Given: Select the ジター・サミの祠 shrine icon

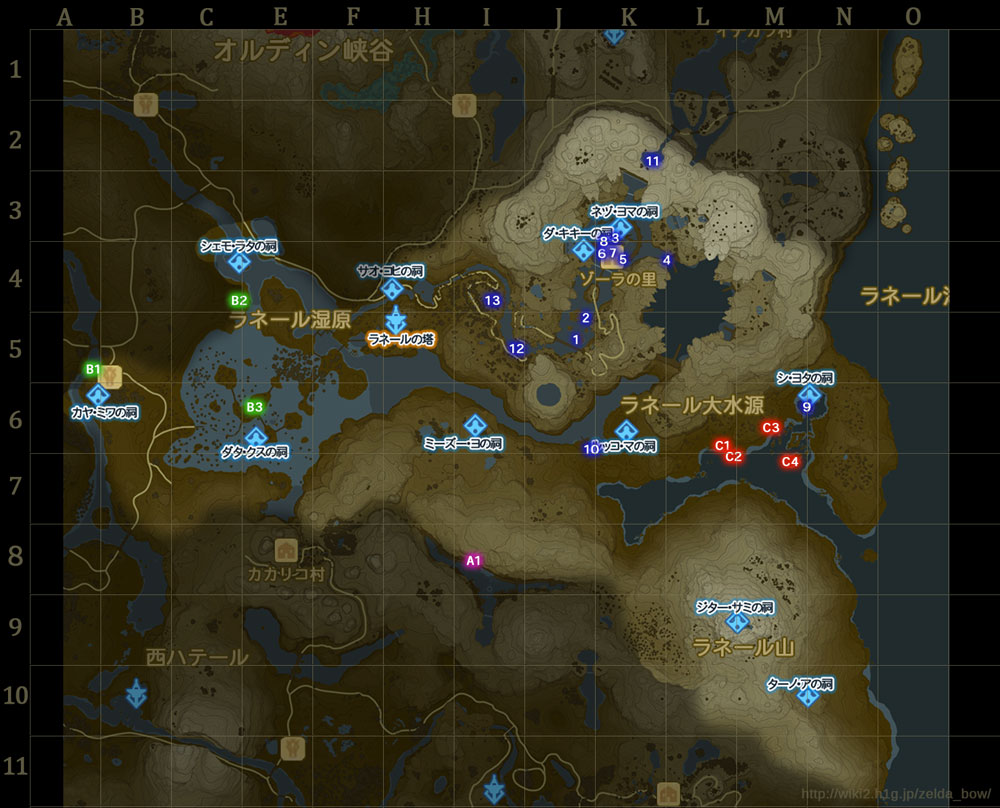Looking at the screenshot, I should pos(738,622).
